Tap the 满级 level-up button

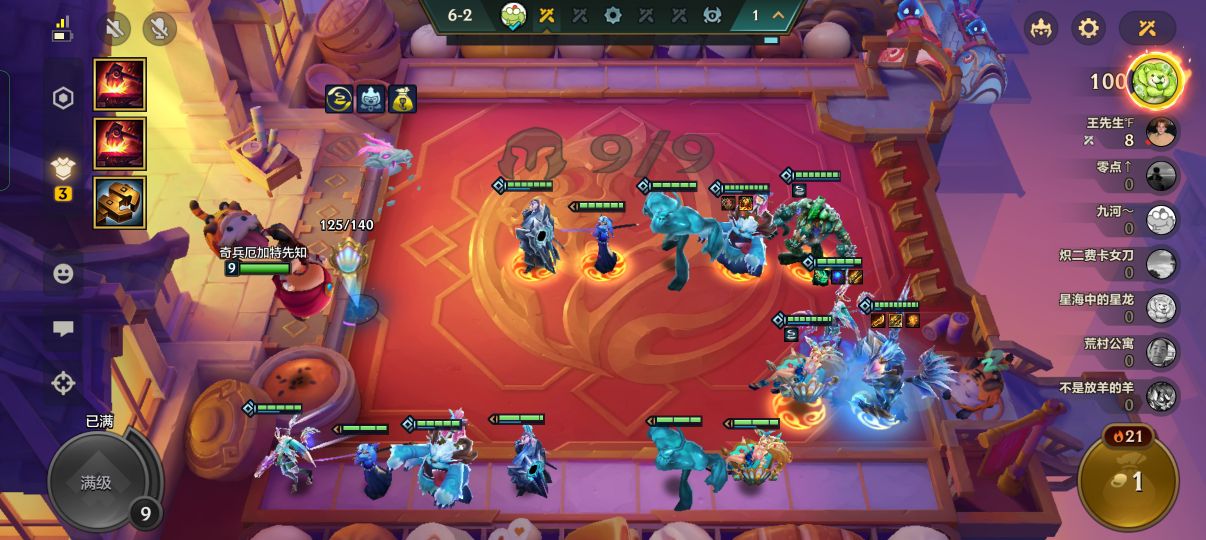click(97, 483)
